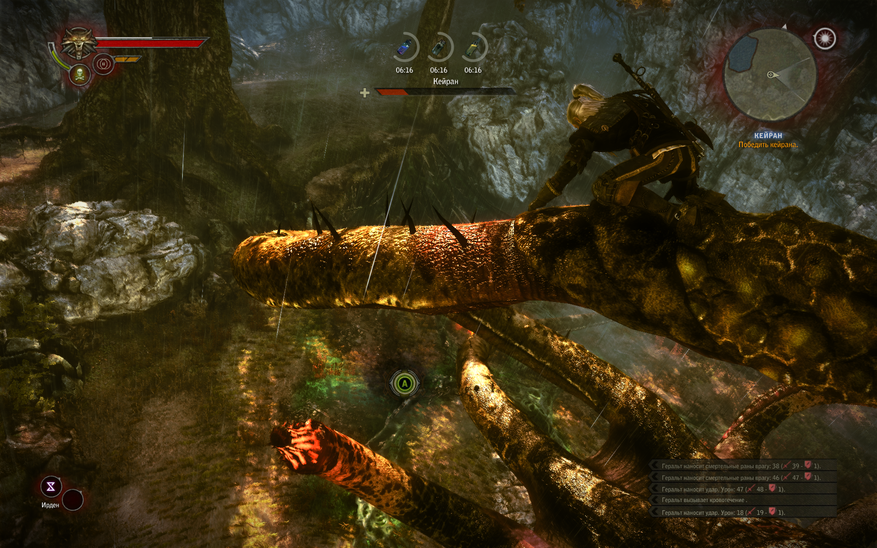Click the sun time-of-day icon
Viewport: 877px width, 548px height.
pyautogui.click(x=824, y=39)
